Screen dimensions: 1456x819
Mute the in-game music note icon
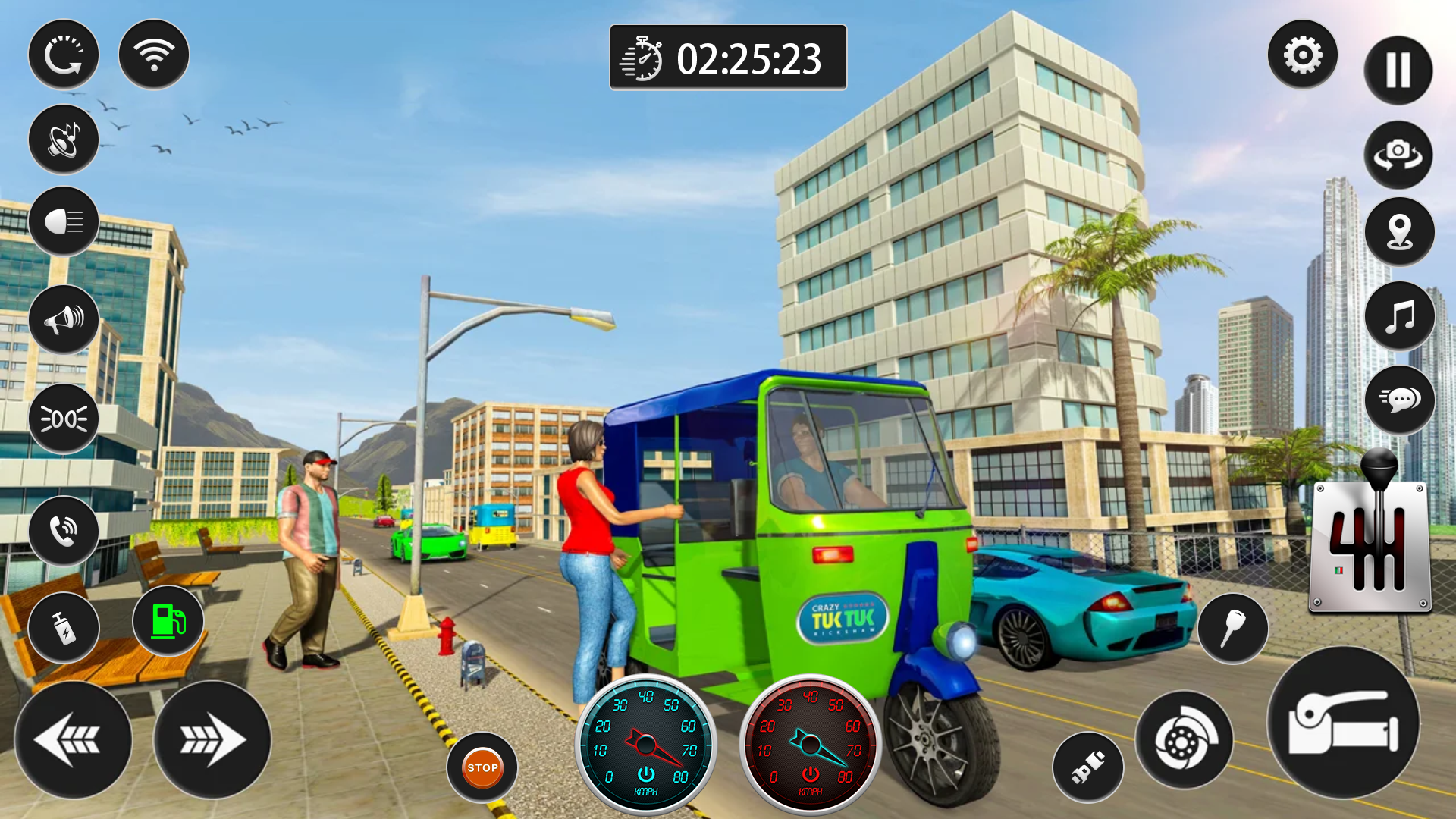(x=1398, y=316)
